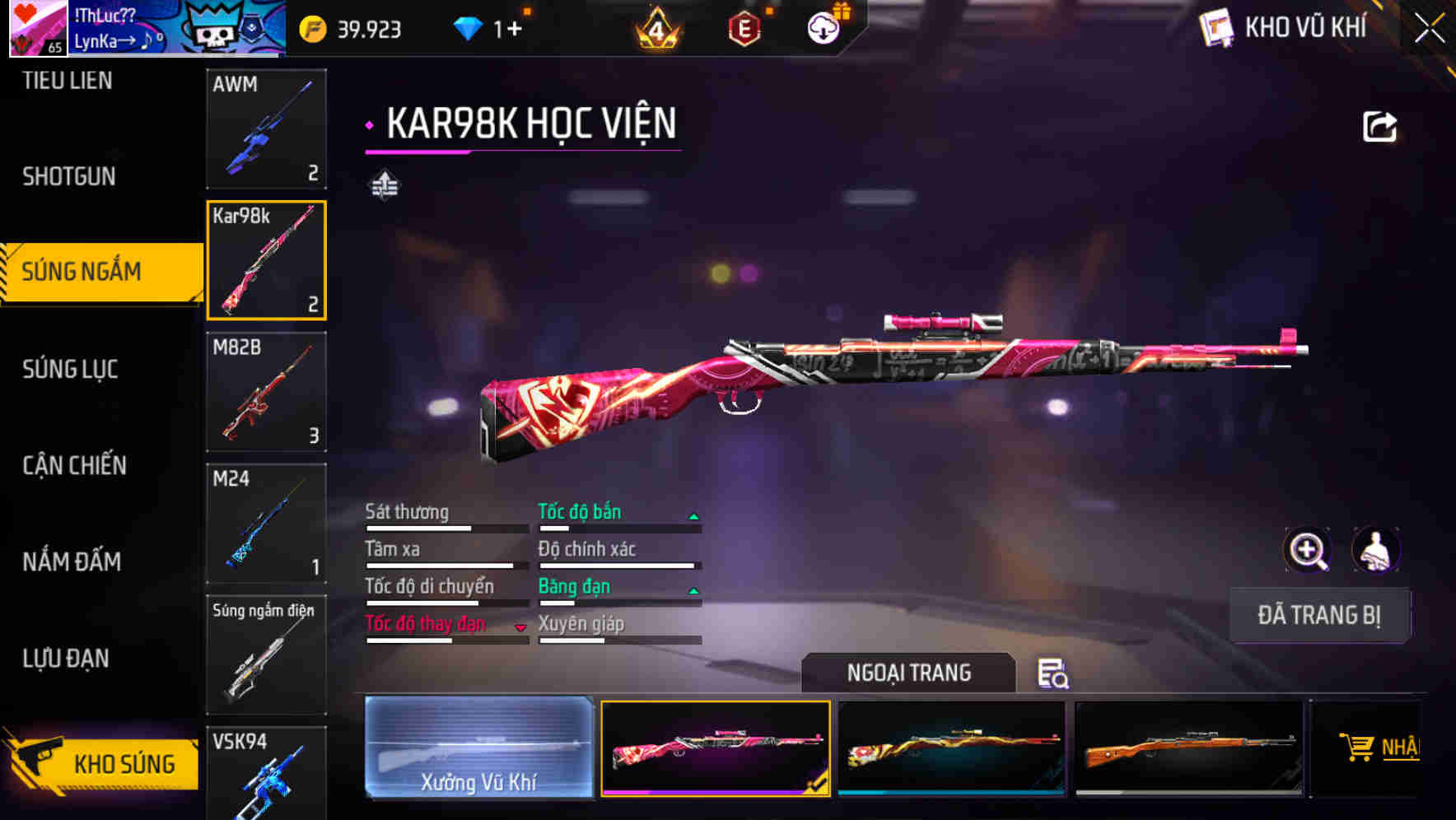Screen dimensions: 1456x820
Task: Click the skin inspect icon beside NGOẠI TRANG
Action: [1055, 675]
